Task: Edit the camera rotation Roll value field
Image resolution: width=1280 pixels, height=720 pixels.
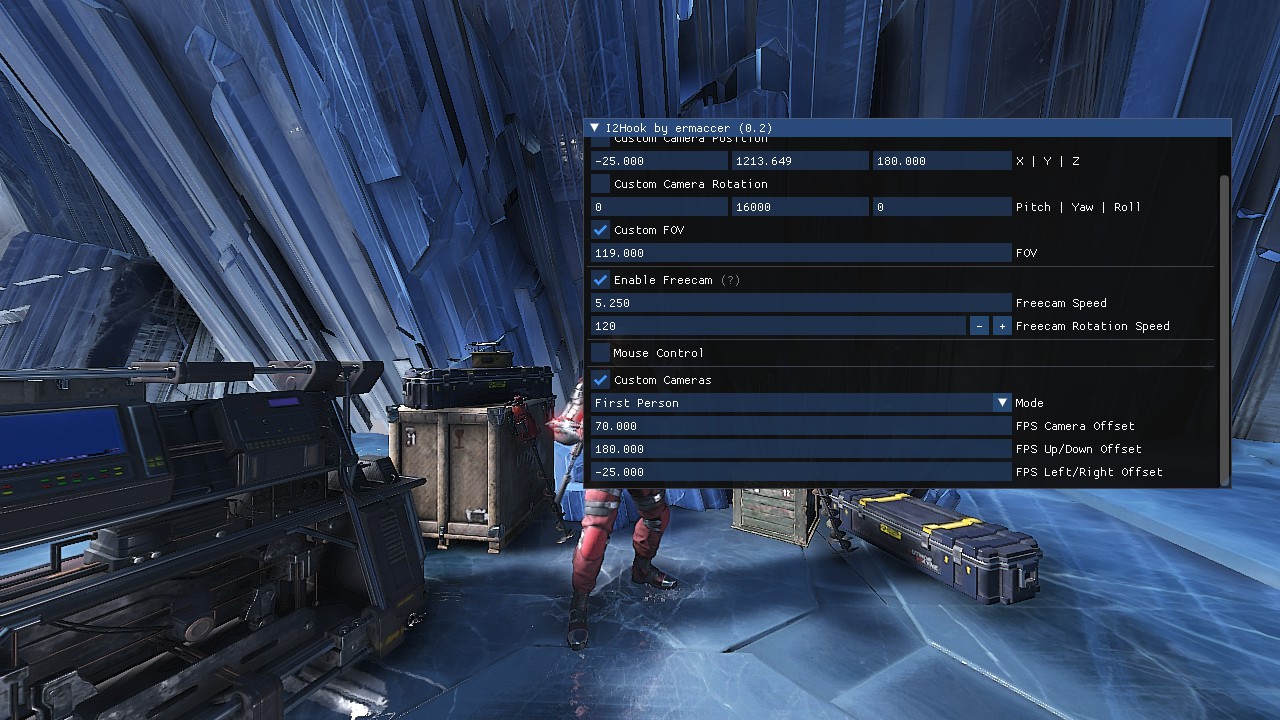Action: (x=941, y=207)
